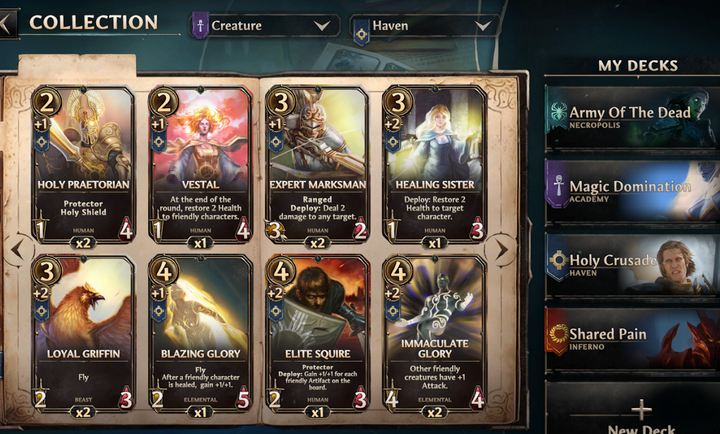The image size is (720, 434).
Task: Open the Haven faction dropdown
Action: click(x=425, y=26)
